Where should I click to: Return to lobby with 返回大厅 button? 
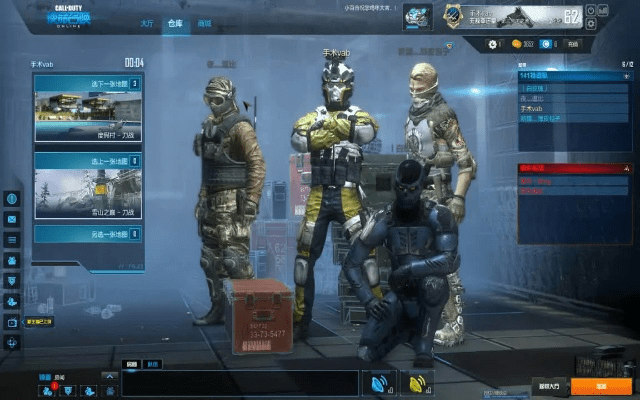point(549,386)
